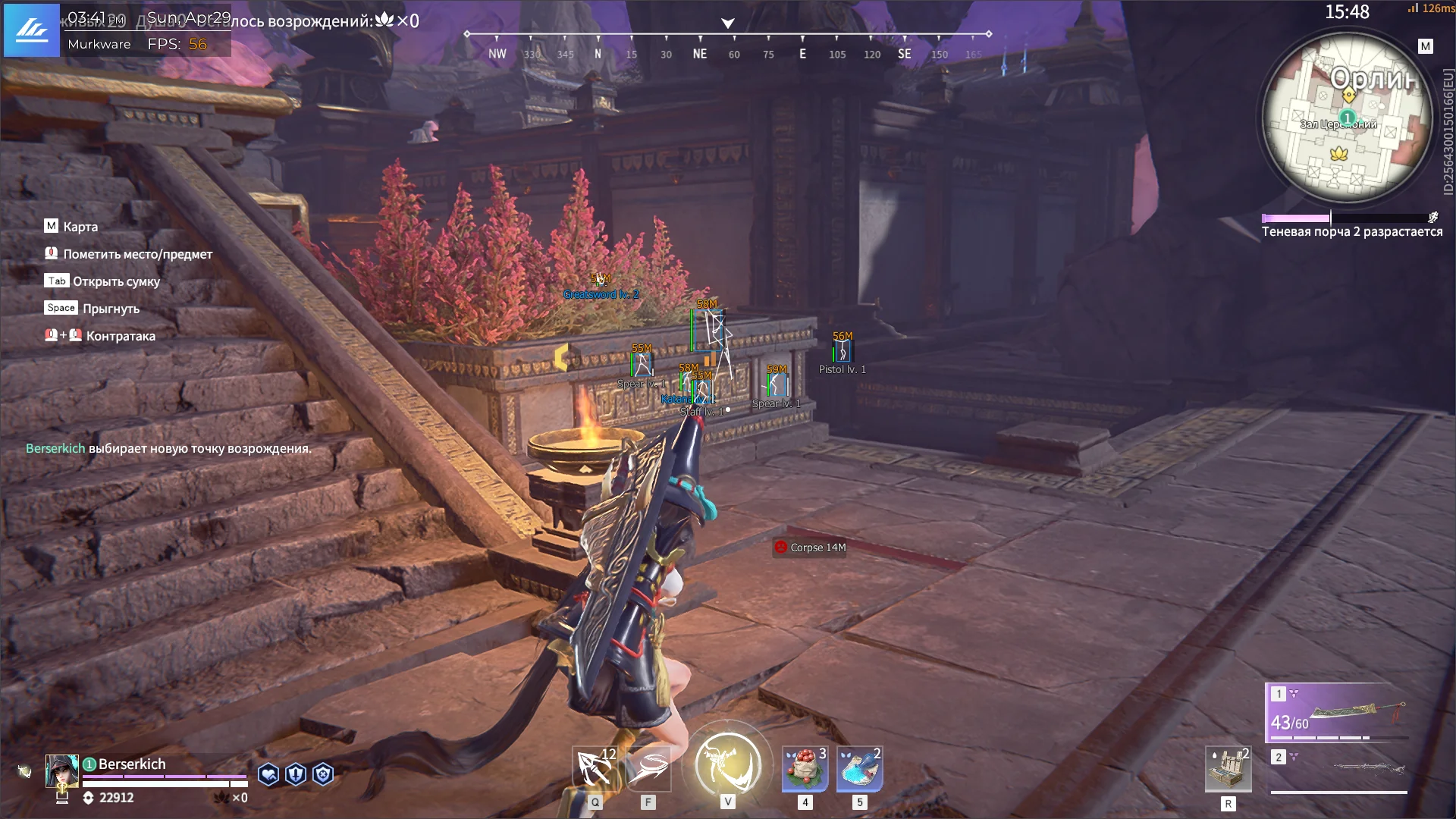This screenshot has width=1456, height=819.
Task: Activate the grappling hook skill icon
Action: pos(595,768)
